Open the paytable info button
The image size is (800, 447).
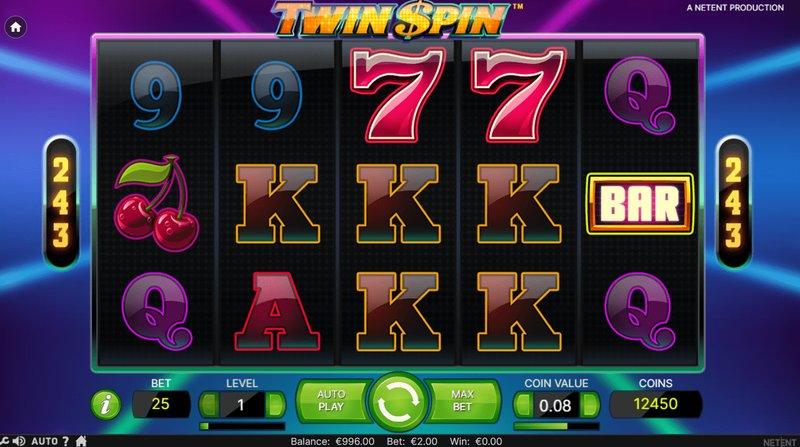pos(104,404)
